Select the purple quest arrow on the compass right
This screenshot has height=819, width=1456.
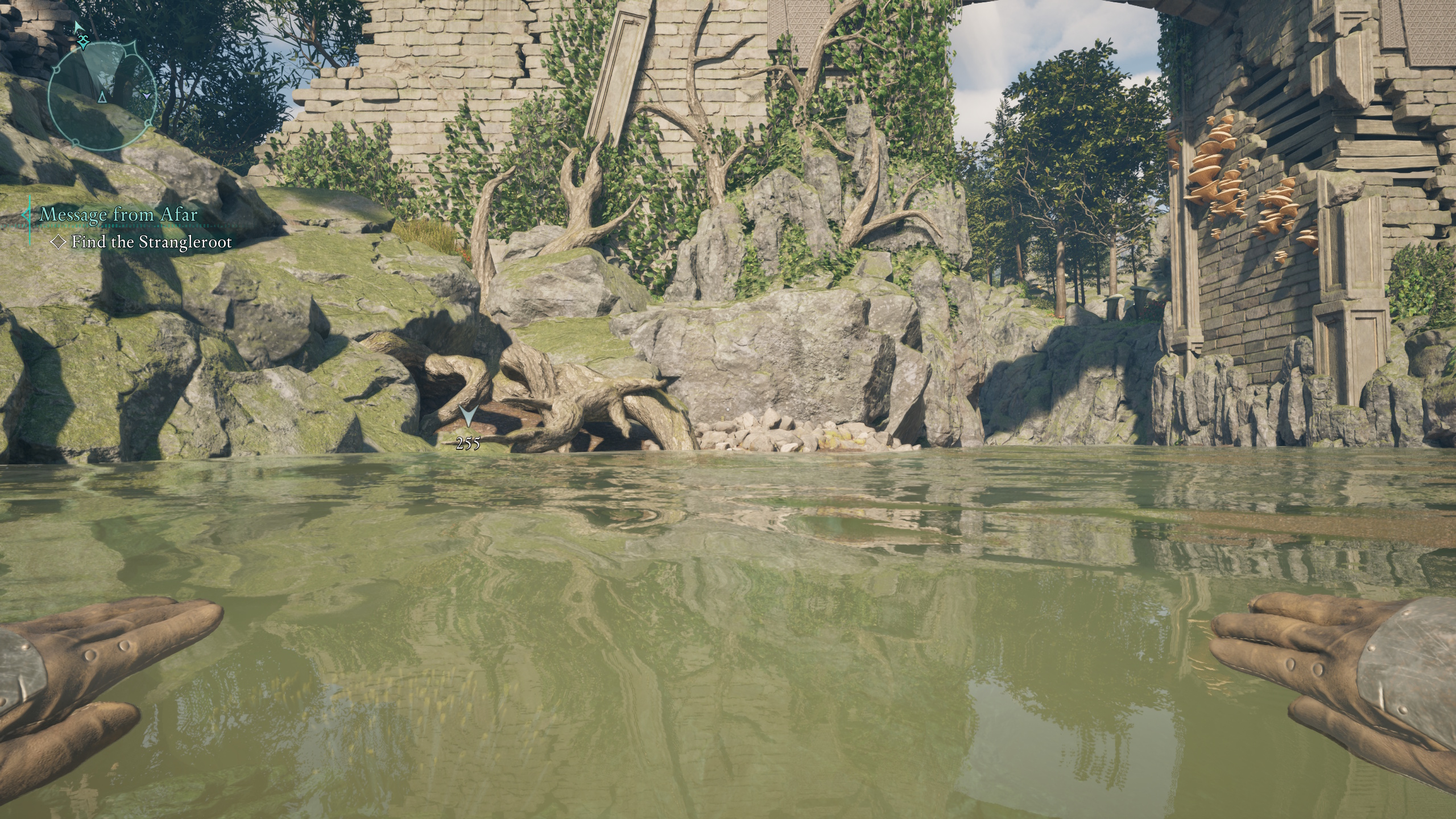pyautogui.click(x=146, y=97)
